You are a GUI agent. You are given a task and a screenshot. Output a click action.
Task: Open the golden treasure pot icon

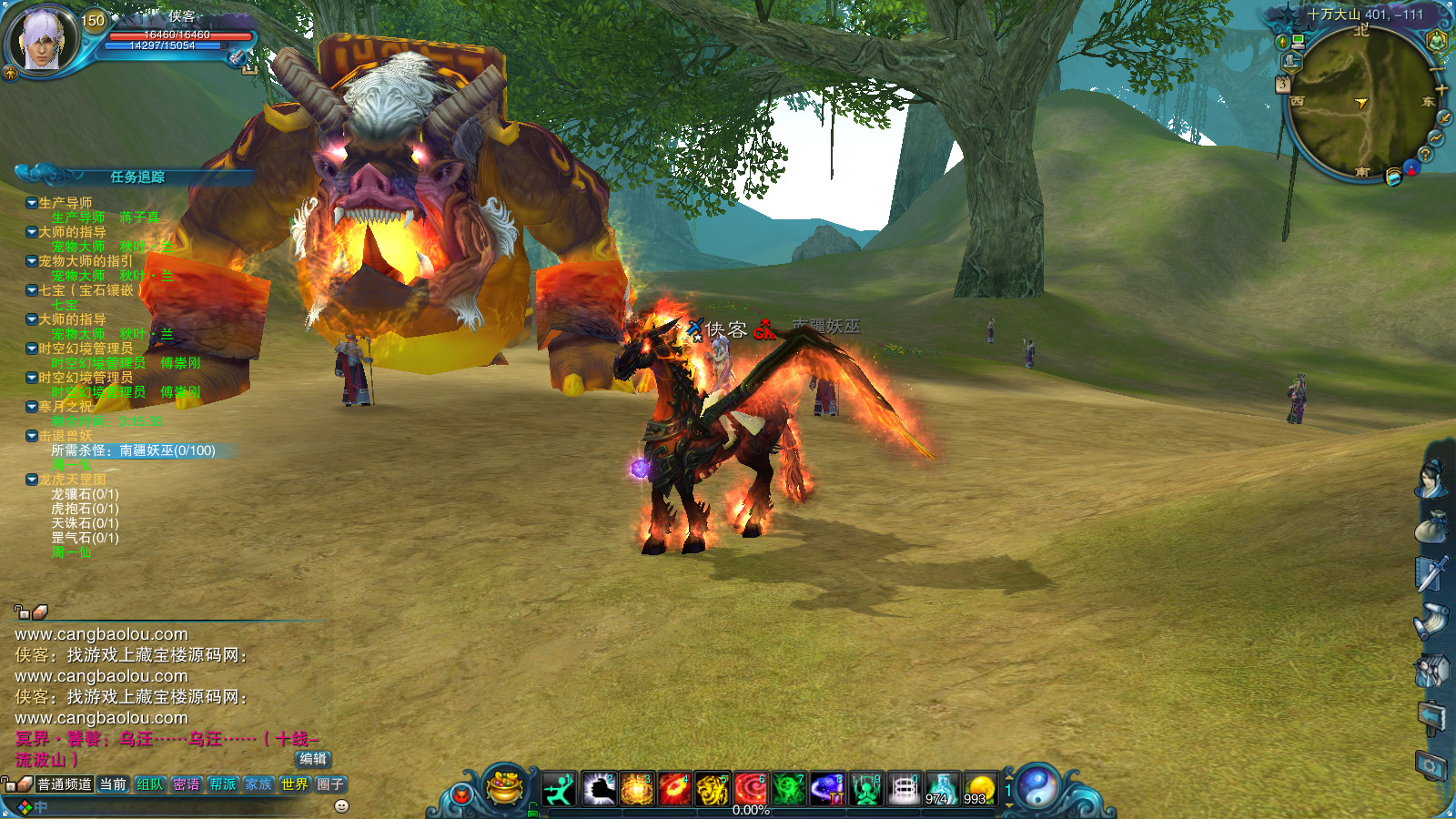point(505,788)
